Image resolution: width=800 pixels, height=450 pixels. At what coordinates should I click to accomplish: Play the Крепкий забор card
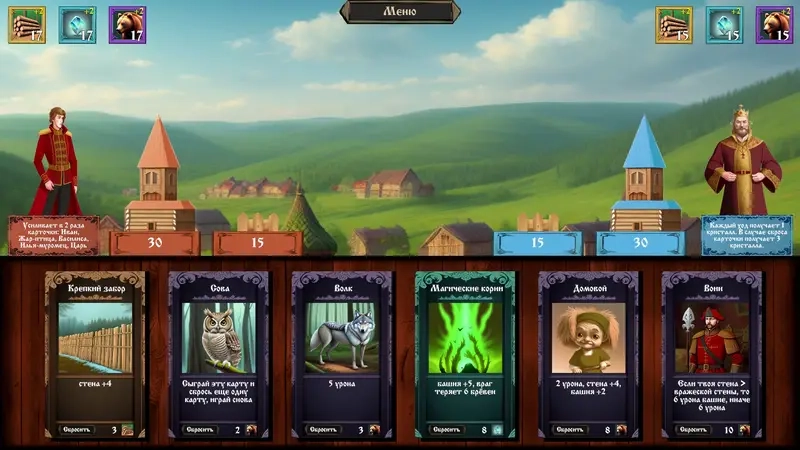[x=95, y=340]
